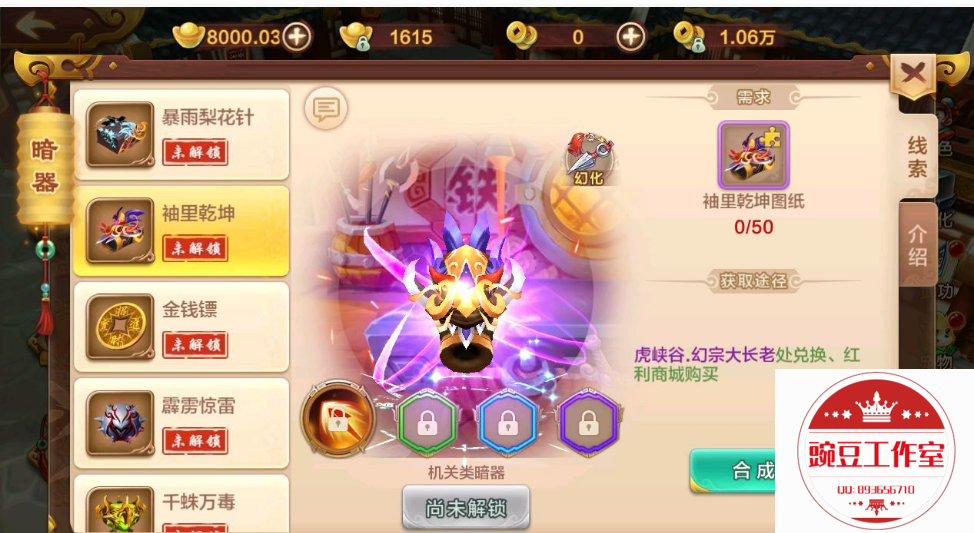Viewport: 974px width, 533px height.
Task: Choose the 金钱镖 hidden weapon
Action: pyautogui.click(x=181, y=327)
